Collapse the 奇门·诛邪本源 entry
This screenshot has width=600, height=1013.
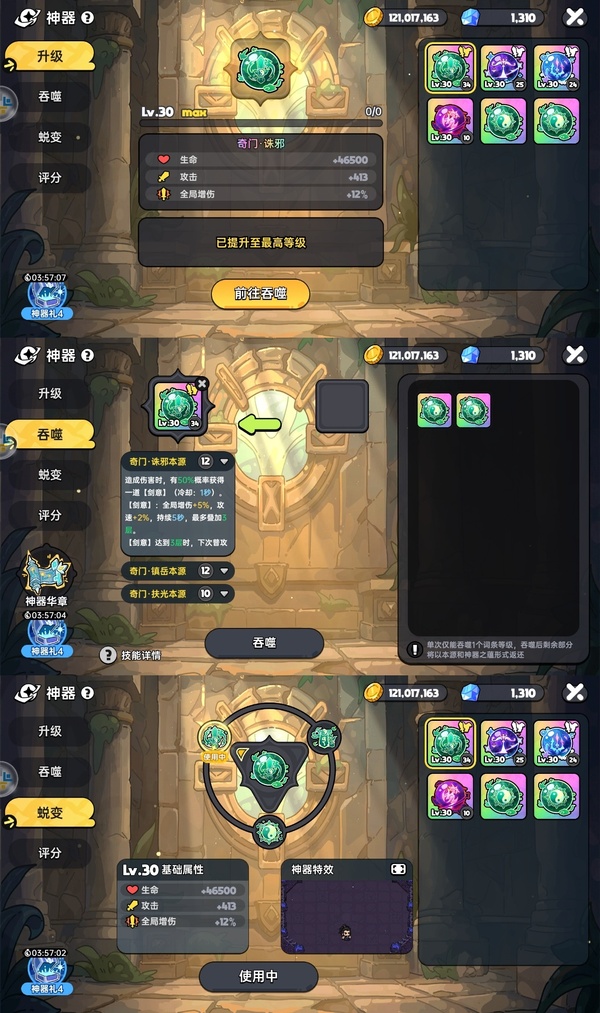225,462
